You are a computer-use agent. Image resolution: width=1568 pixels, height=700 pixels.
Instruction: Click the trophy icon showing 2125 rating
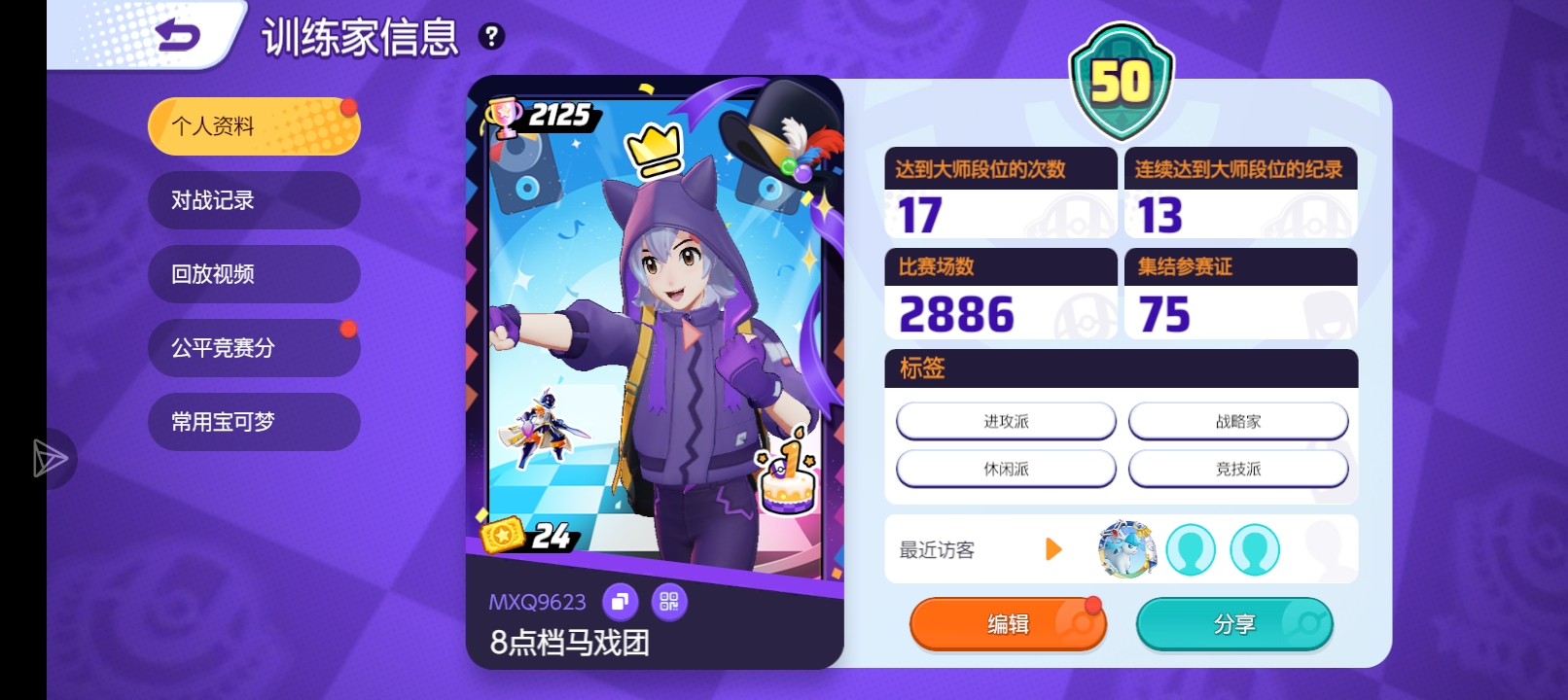pos(504,118)
